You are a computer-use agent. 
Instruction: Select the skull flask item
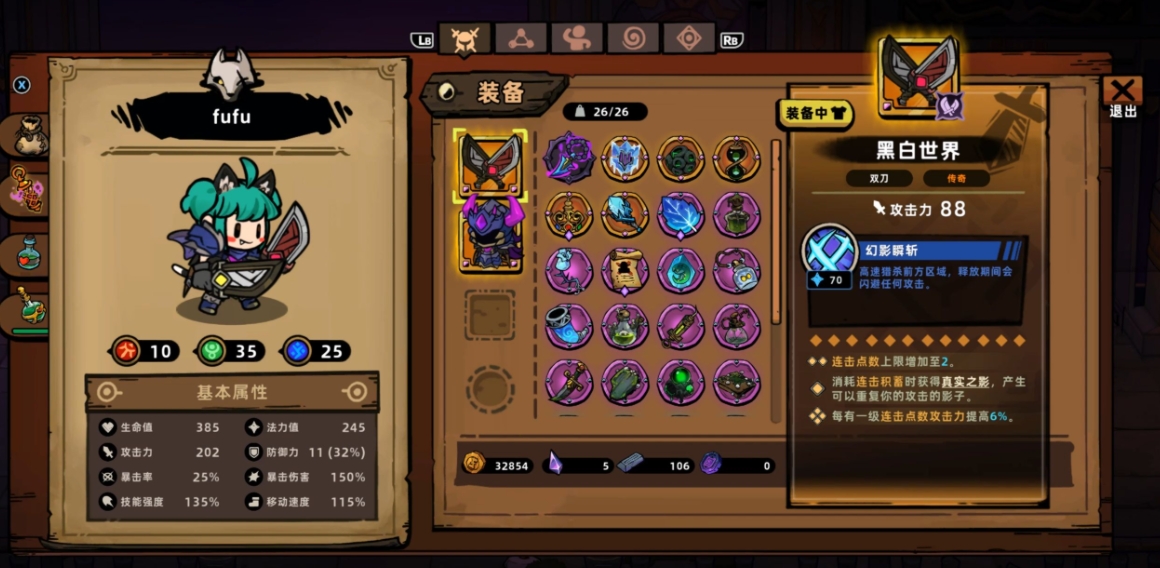737,270
